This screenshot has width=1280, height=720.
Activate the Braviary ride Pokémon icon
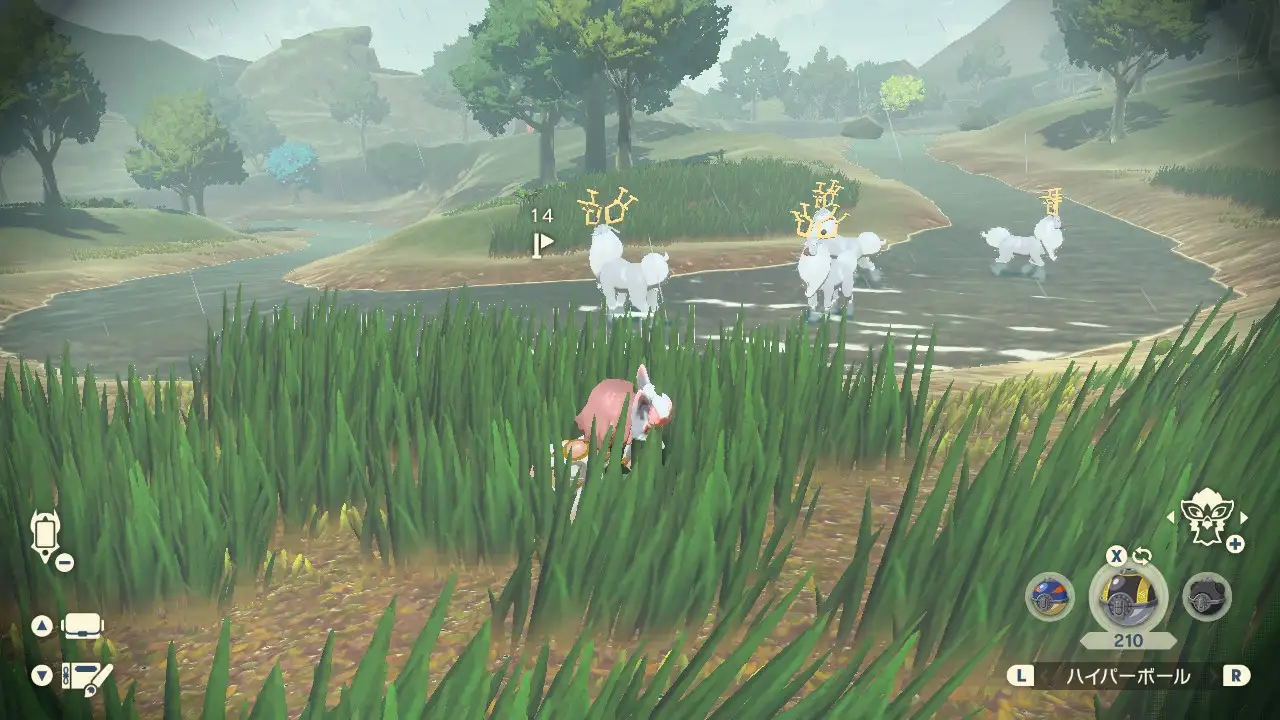point(1206,517)
